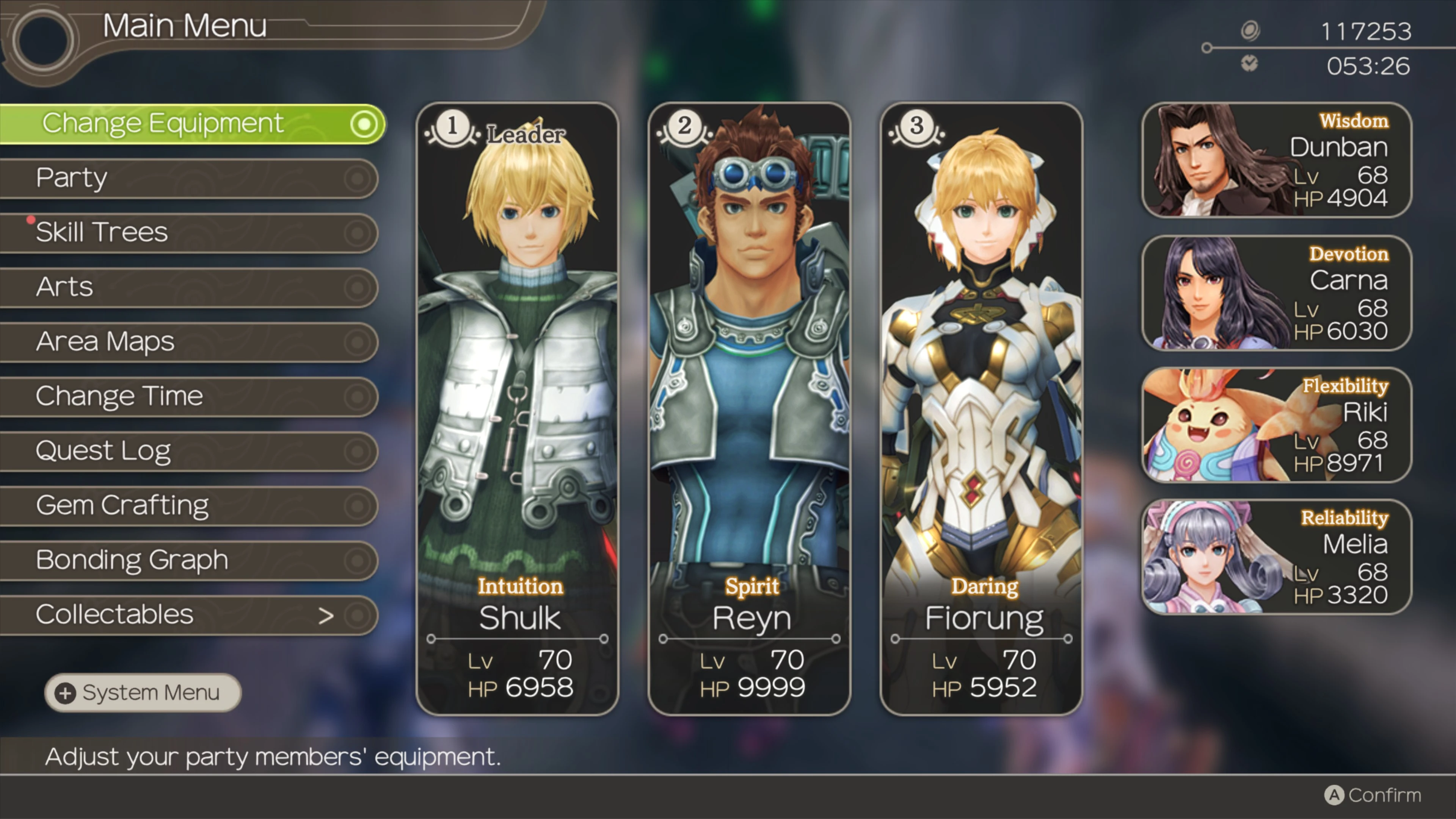
Task: Click the number 2 badge on Reyn's card
Action: point(684,127)
